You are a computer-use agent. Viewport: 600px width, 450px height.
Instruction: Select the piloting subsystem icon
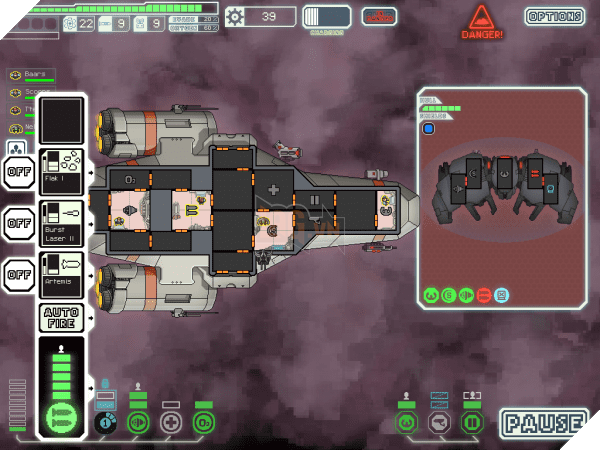pyautogui.click(x=407, y=423)
